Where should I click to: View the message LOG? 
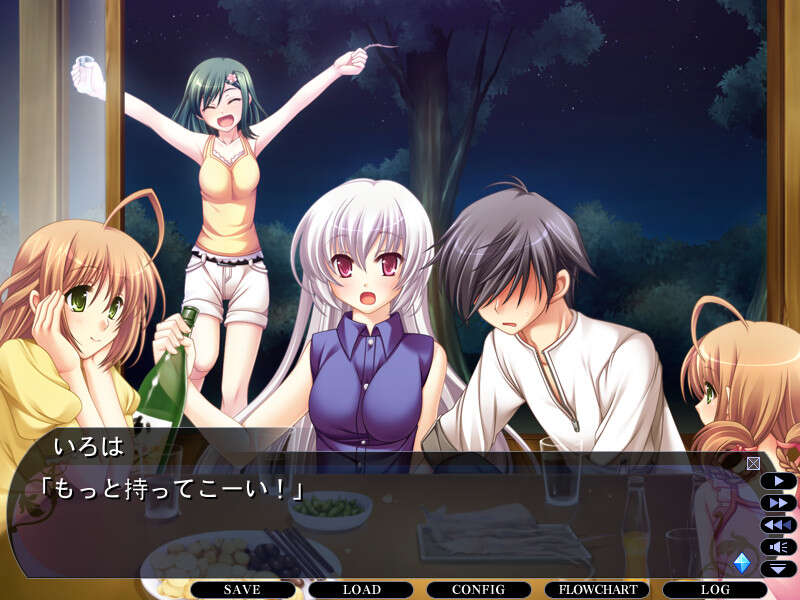point(715,590)
